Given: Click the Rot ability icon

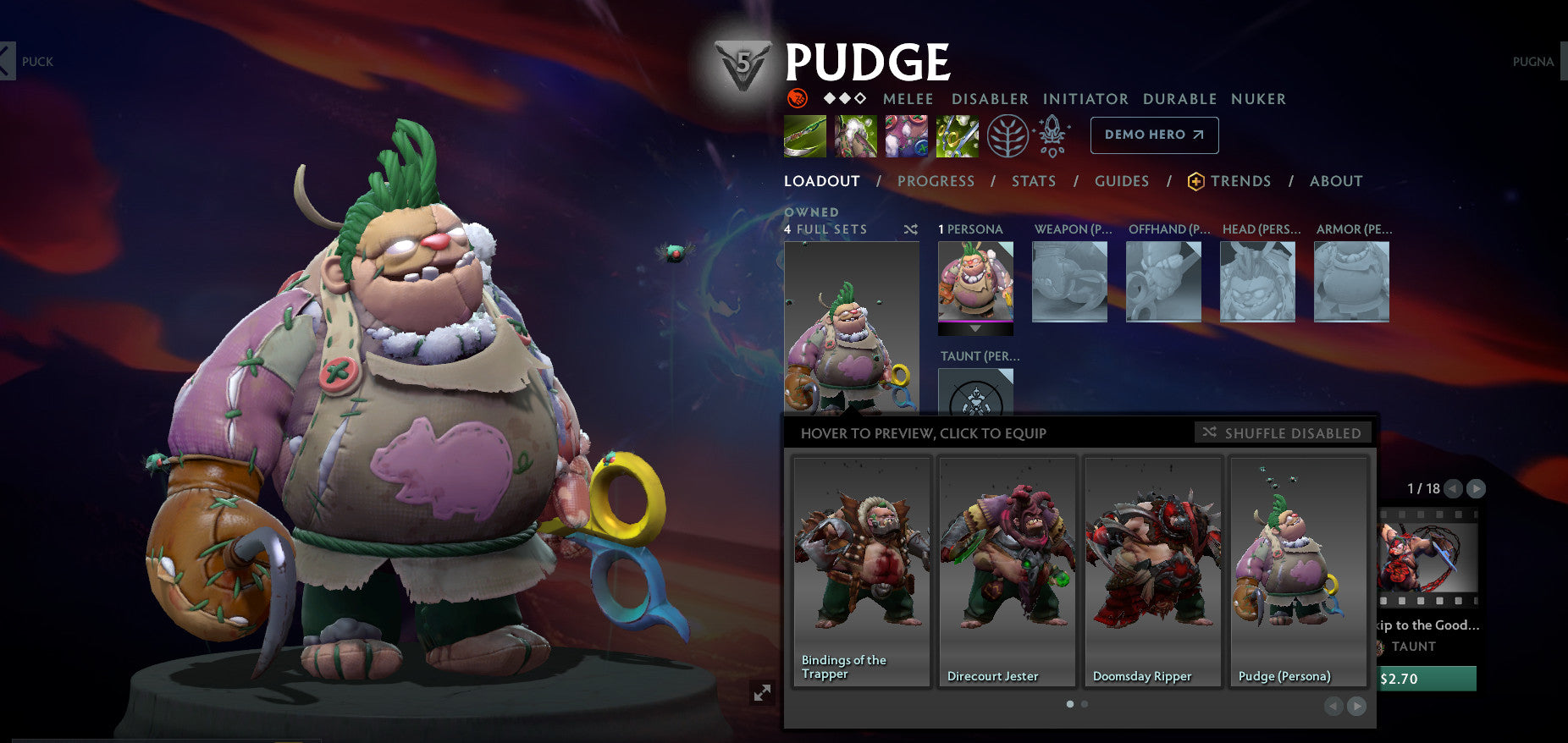Looking at the screenshot, I should (x=855, y=135).
